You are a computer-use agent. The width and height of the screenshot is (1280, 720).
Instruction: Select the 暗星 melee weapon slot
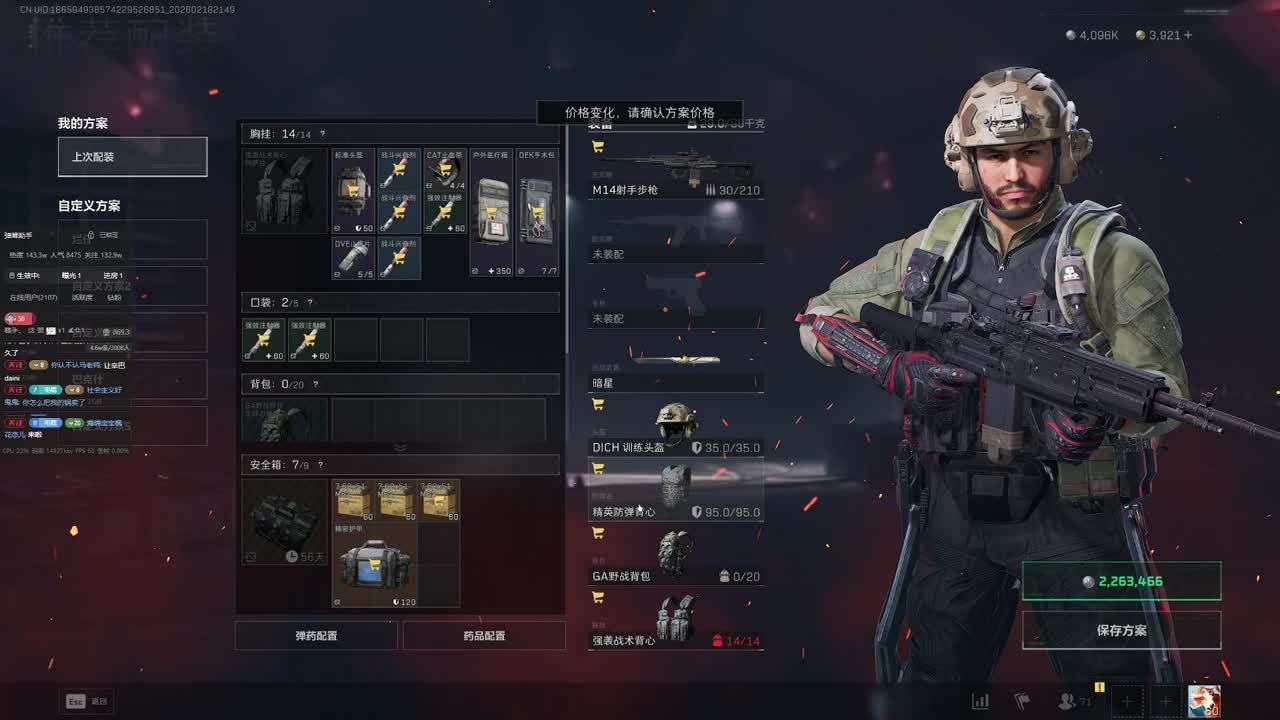(676, 367)
